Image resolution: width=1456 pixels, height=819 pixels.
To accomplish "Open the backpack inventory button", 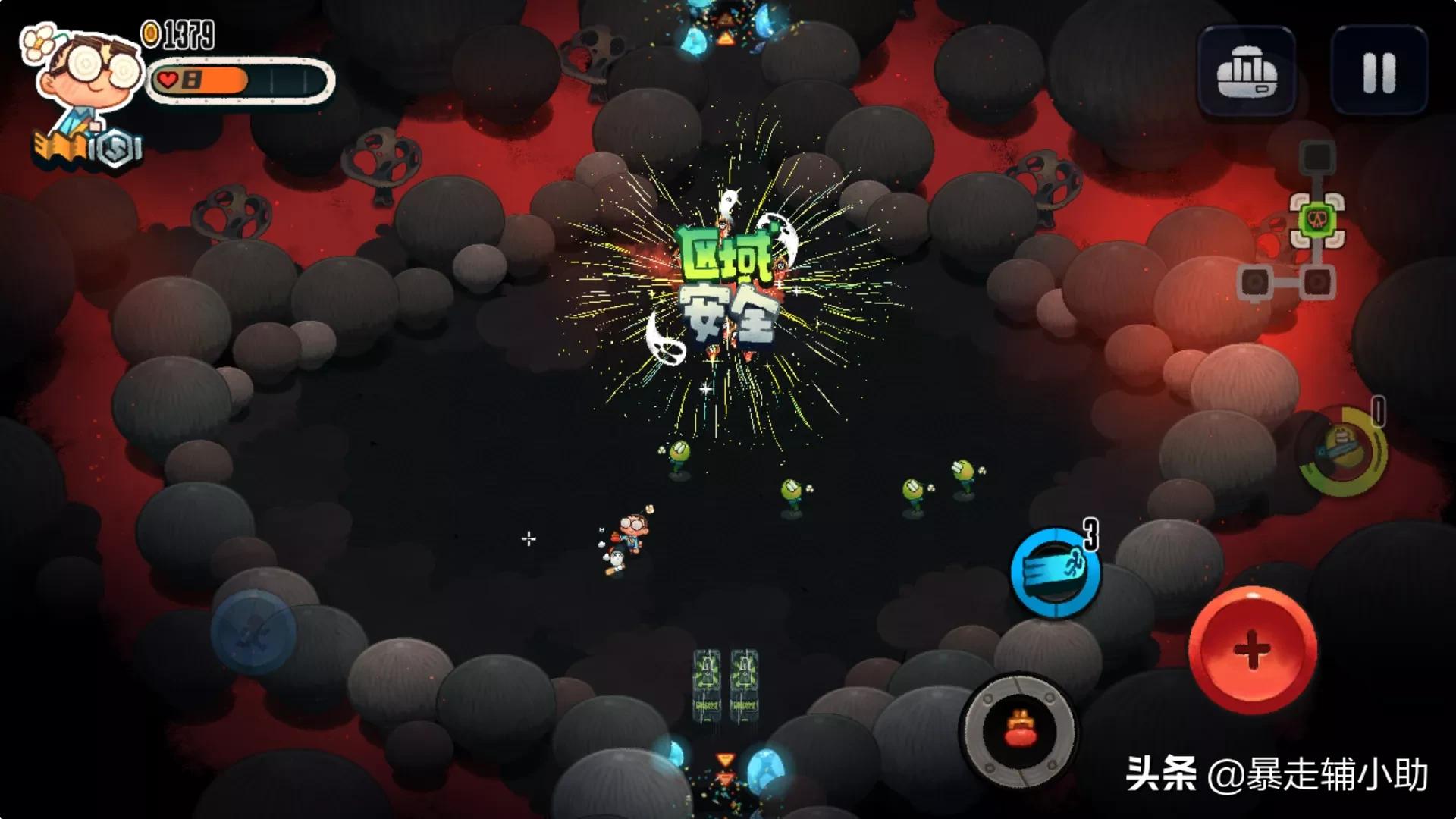I will tap(1247, 74).
